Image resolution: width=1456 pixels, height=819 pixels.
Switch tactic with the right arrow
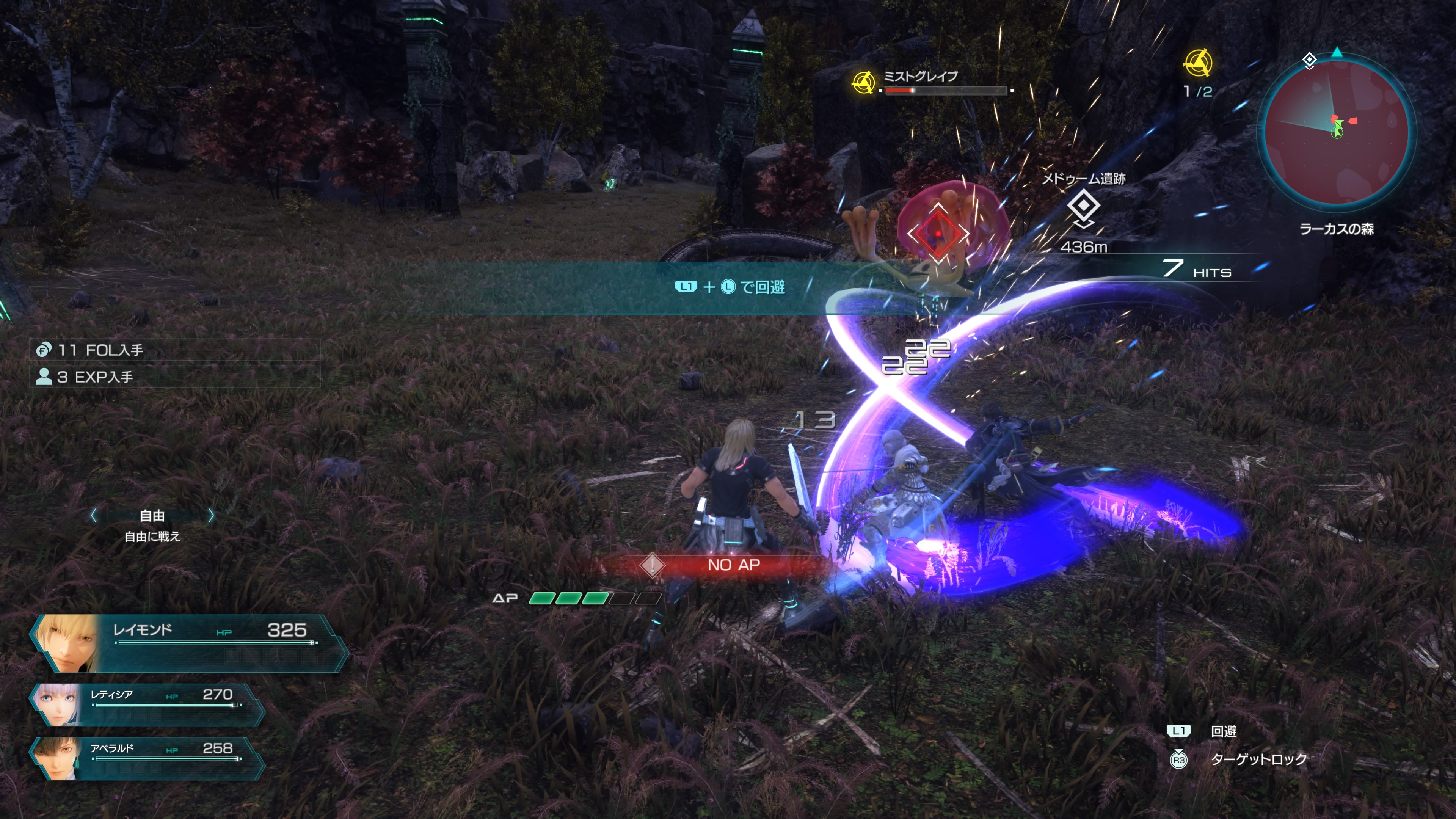click(x=211, y=515)
